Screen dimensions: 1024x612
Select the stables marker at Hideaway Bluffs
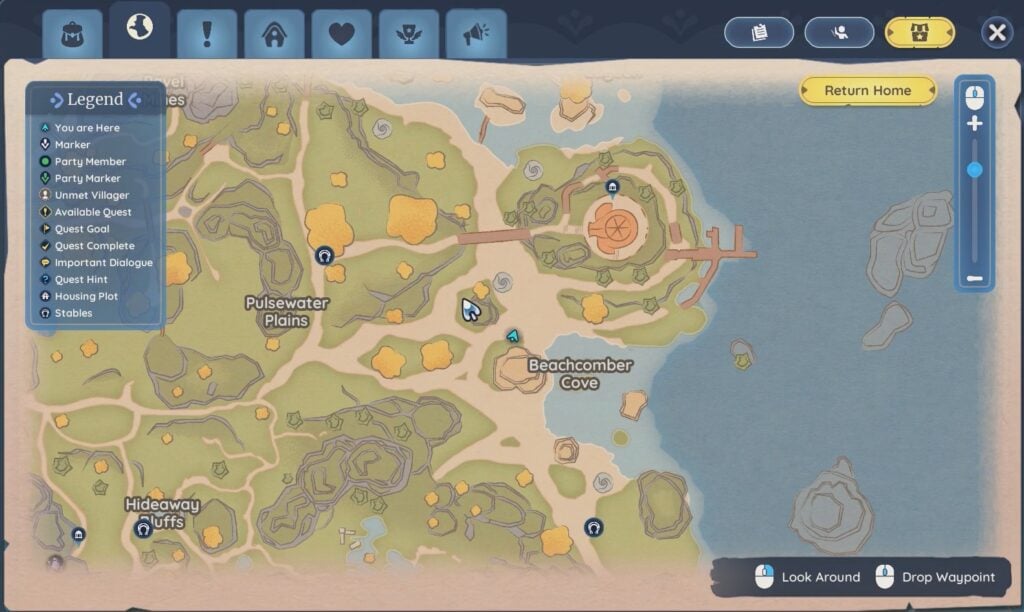pos(143,528)
